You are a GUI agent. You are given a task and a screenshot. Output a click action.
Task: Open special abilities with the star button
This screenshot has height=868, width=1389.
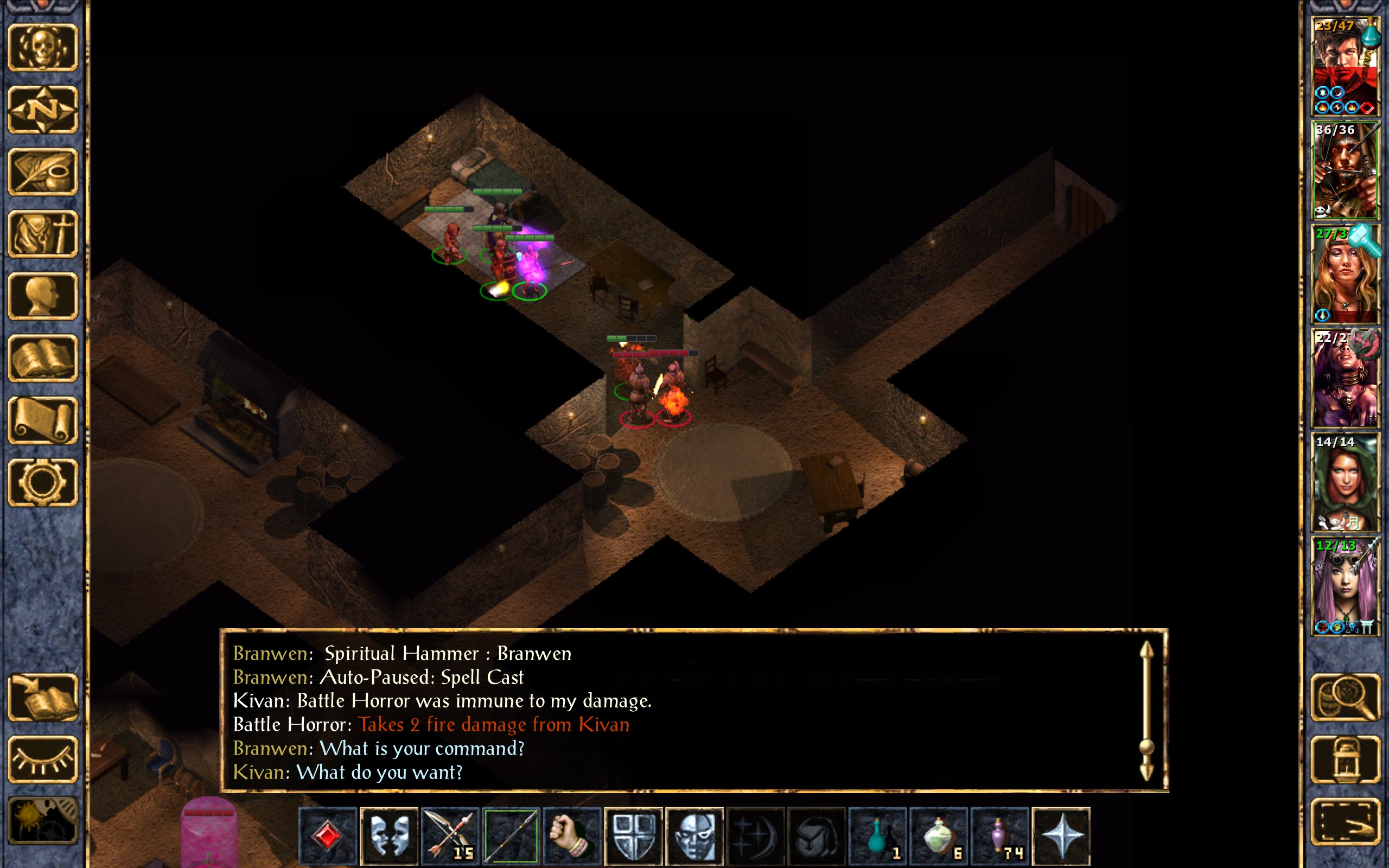(x=1061, y=836)
